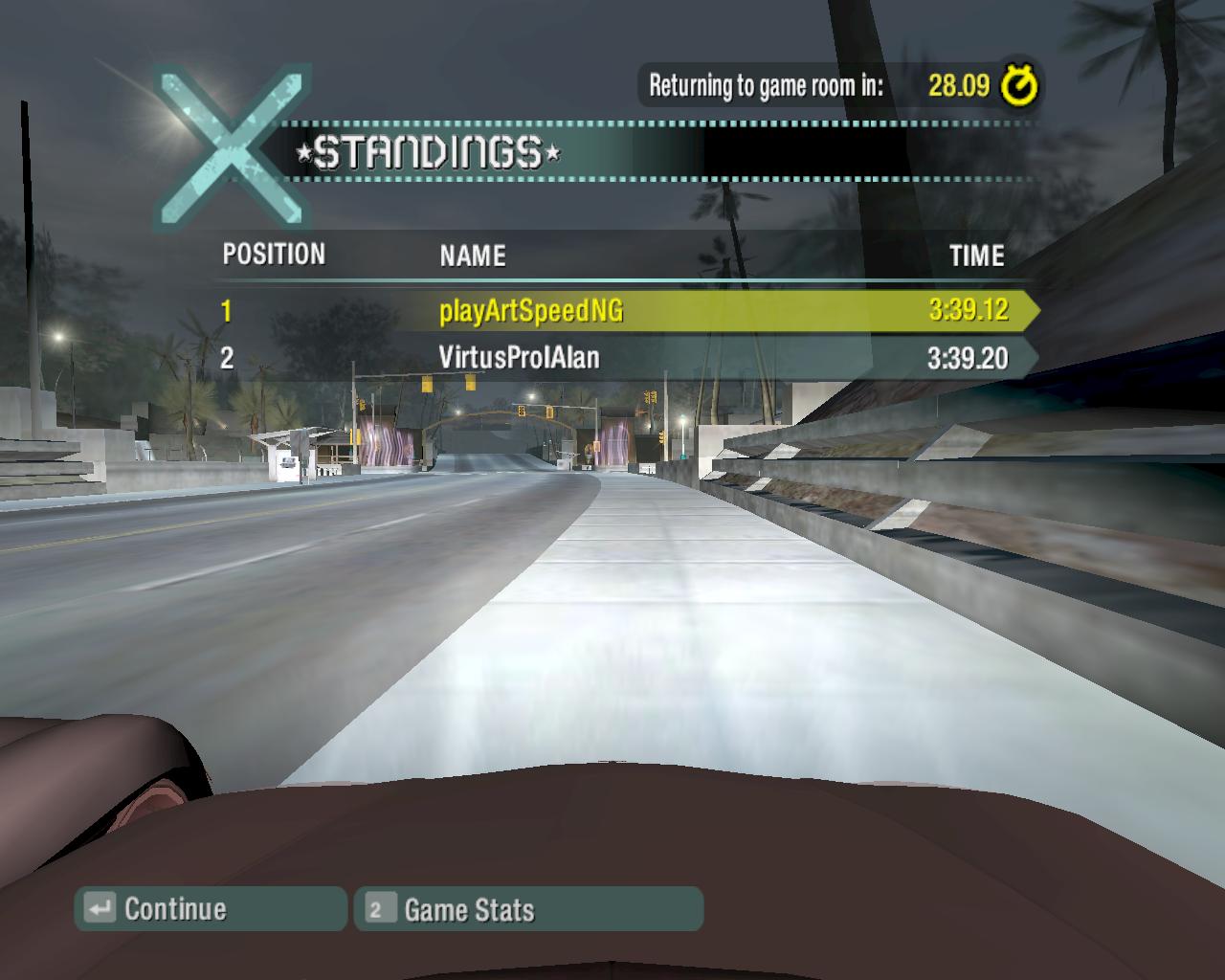Select the playArtSpeedNG standings row

(622, 310)
